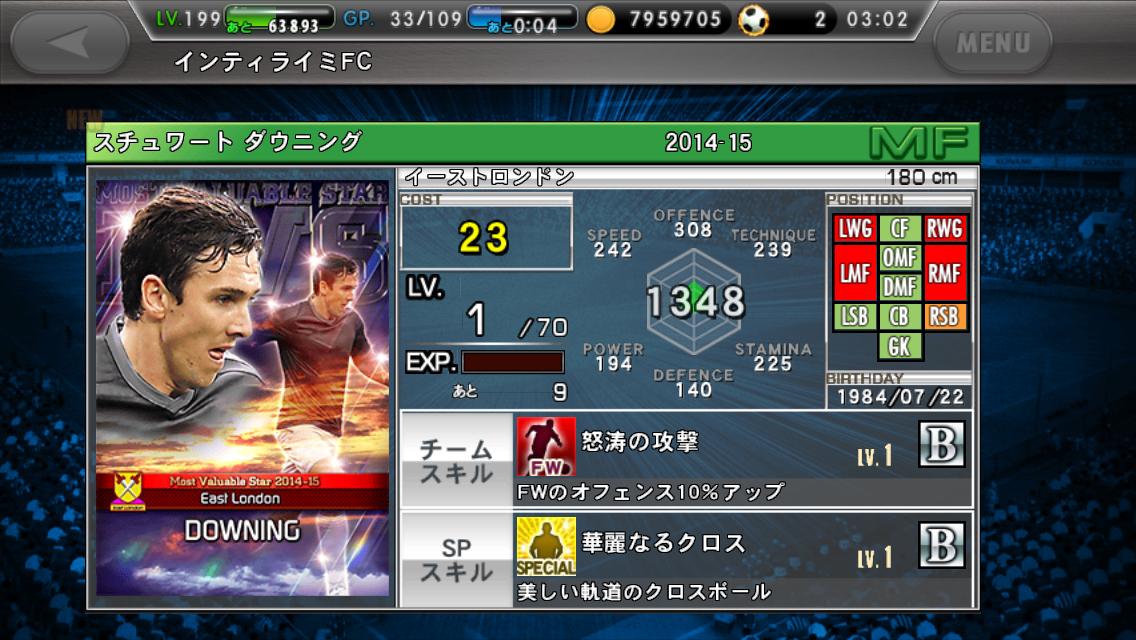Tap the red FW team skill icon
1136x640 pixels.
pyautogui.click(x=546, y=446)
